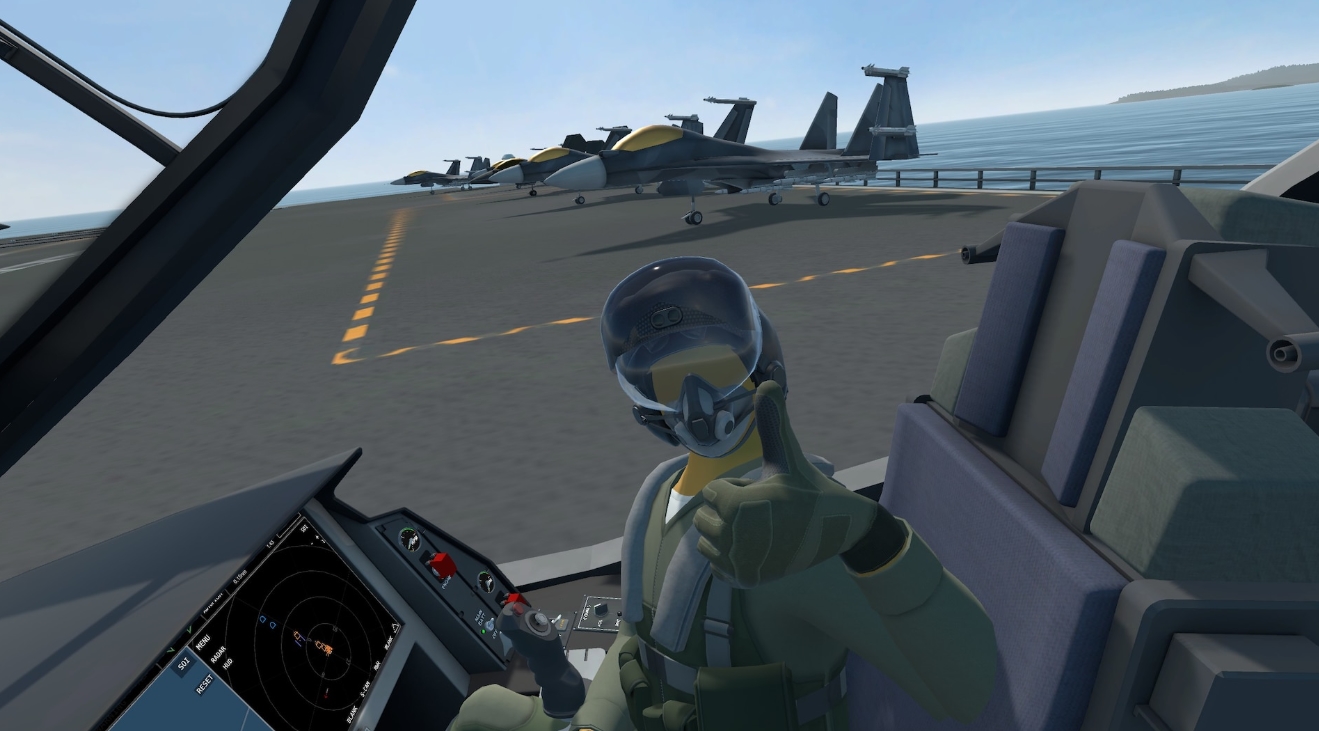This screenshot has height=731, width=1319.
Task: Flip the MAIN BATT switch
Action: tap(490, 624)
